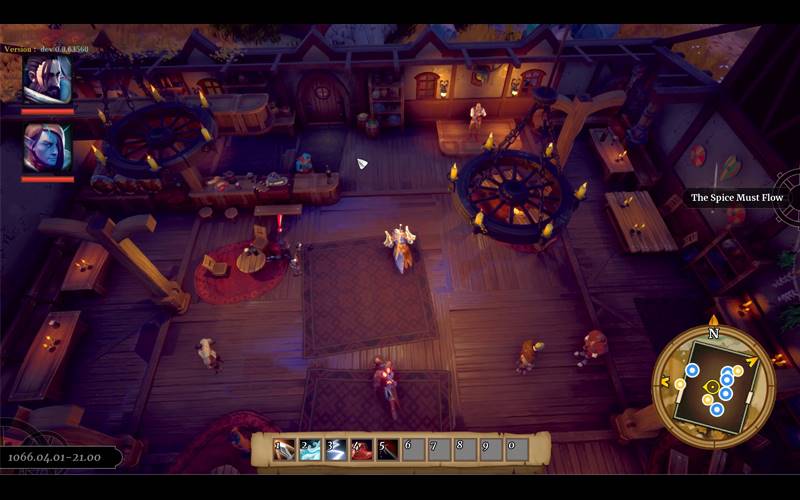
Task: Click the minimap's north compass marker
Action: coord(713,333)
